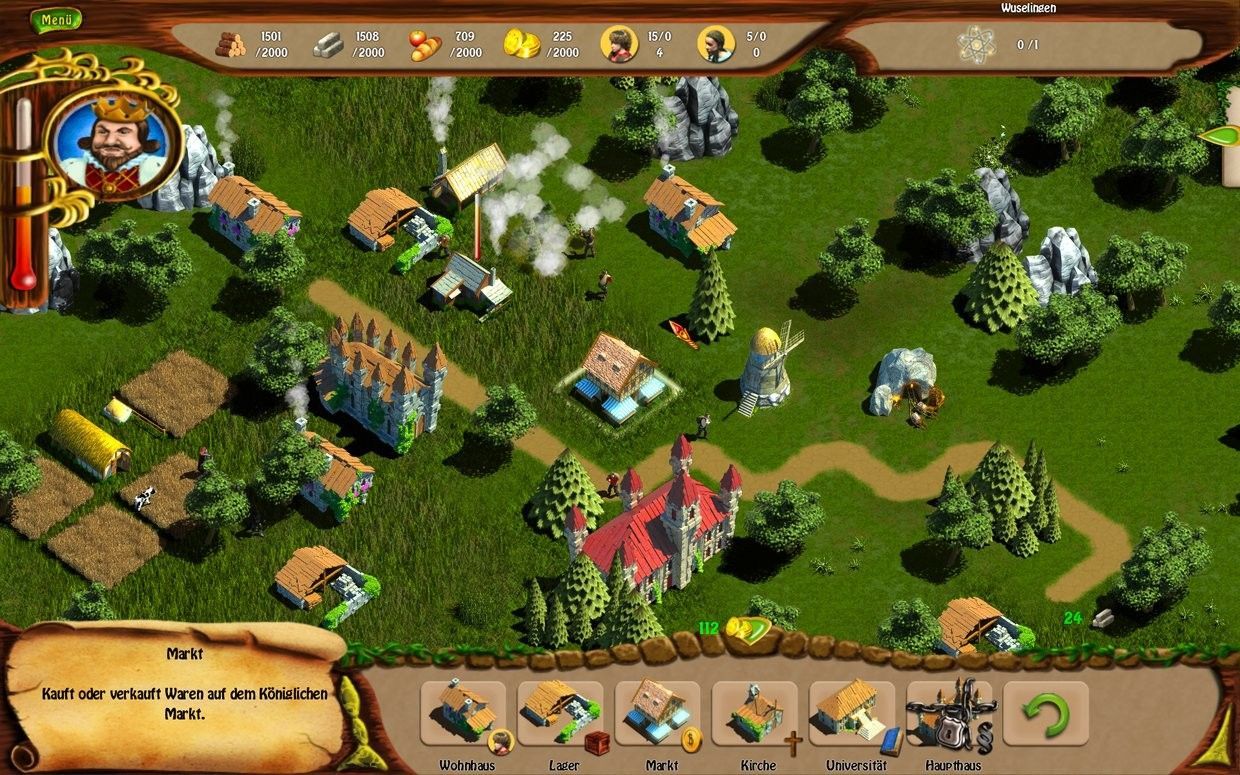The image size is (1240, 775).
Task: Select the Wohnhaus building button
Action: click(x=463, y=714)
